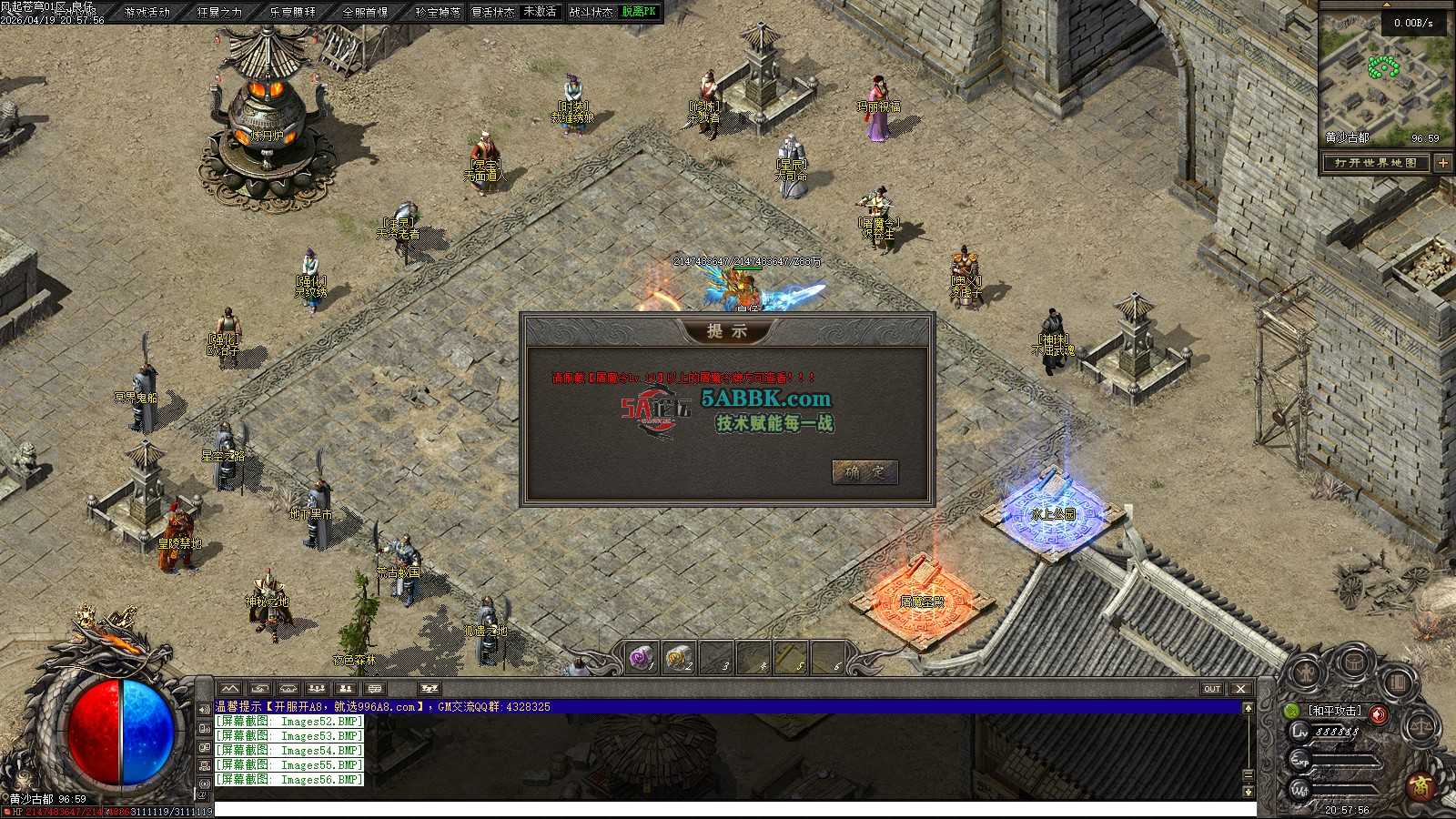Use the purple item in hotbar slot 1
Viewport: 1456px width, 819px height.
point(642,657)
